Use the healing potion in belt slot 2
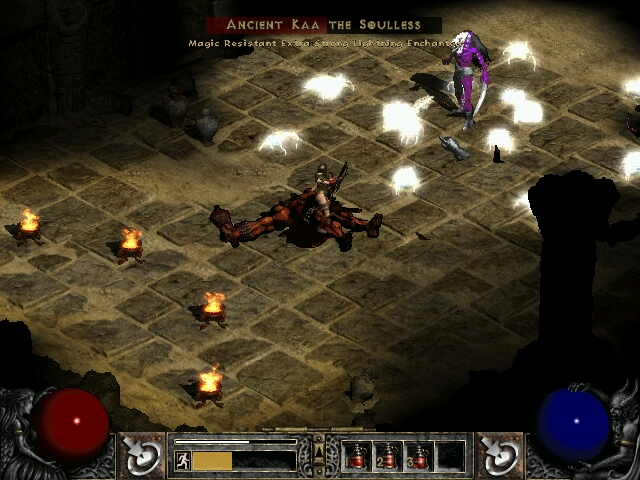Screen dimensions: 640x480 (x=388, y=456)
